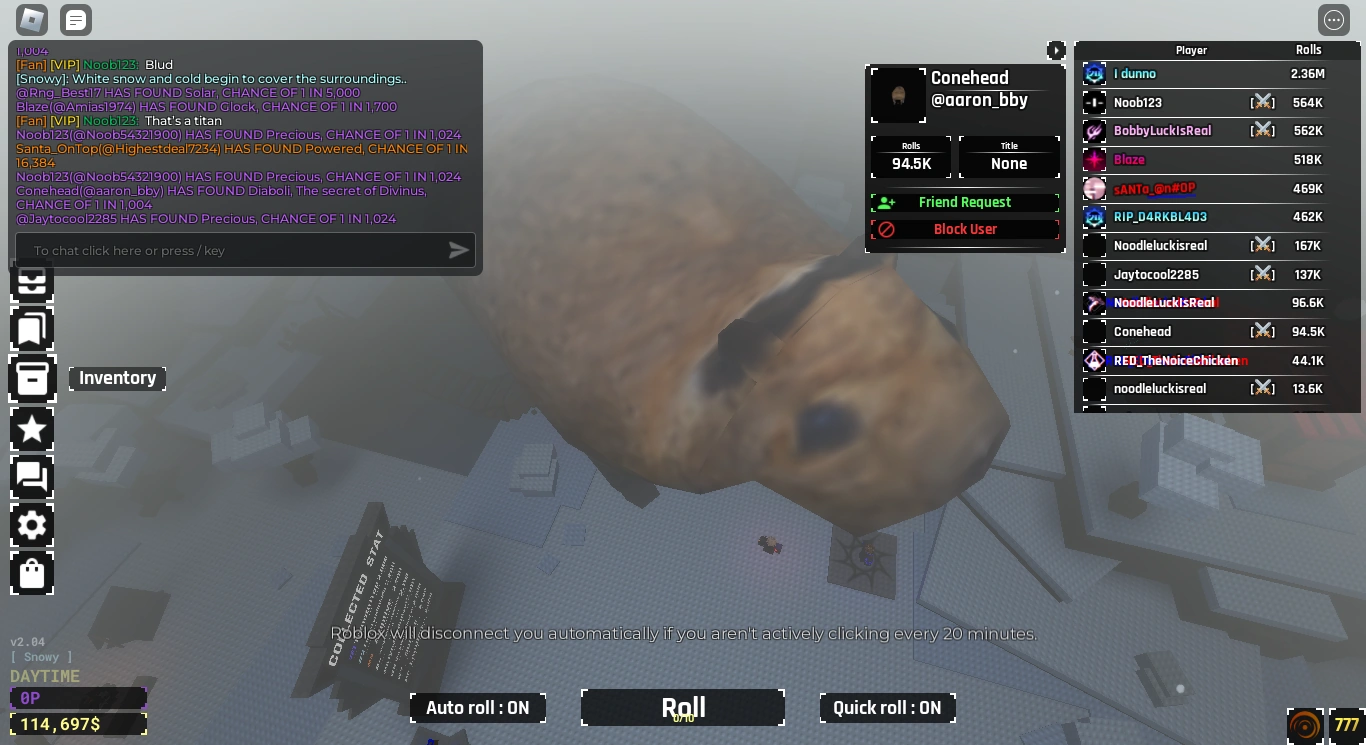Click the orange aura icon near 777
This screenshot has height=745, width=1366.
1304,723
